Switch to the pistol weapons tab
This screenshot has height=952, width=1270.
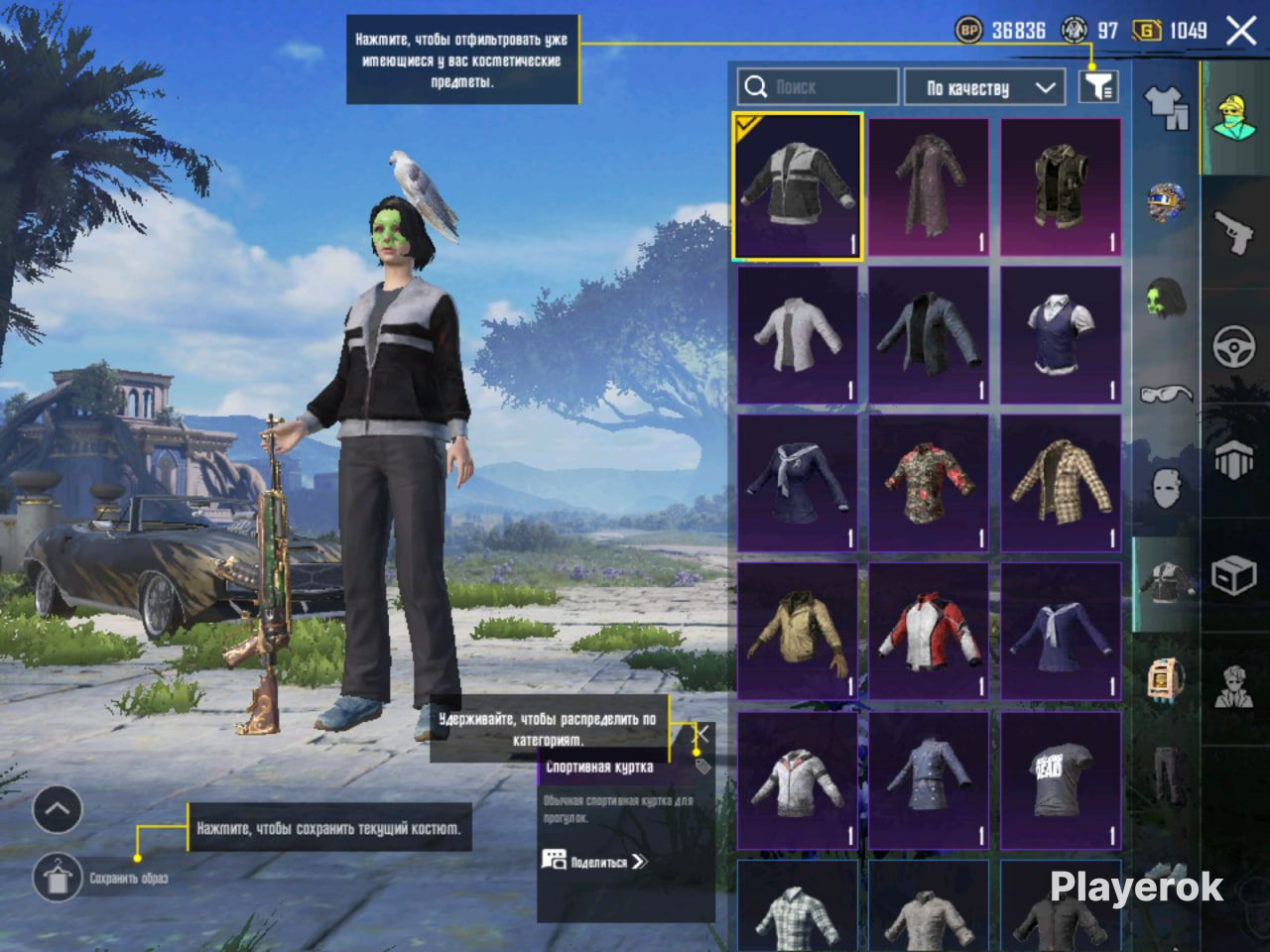coord(1233,233)
